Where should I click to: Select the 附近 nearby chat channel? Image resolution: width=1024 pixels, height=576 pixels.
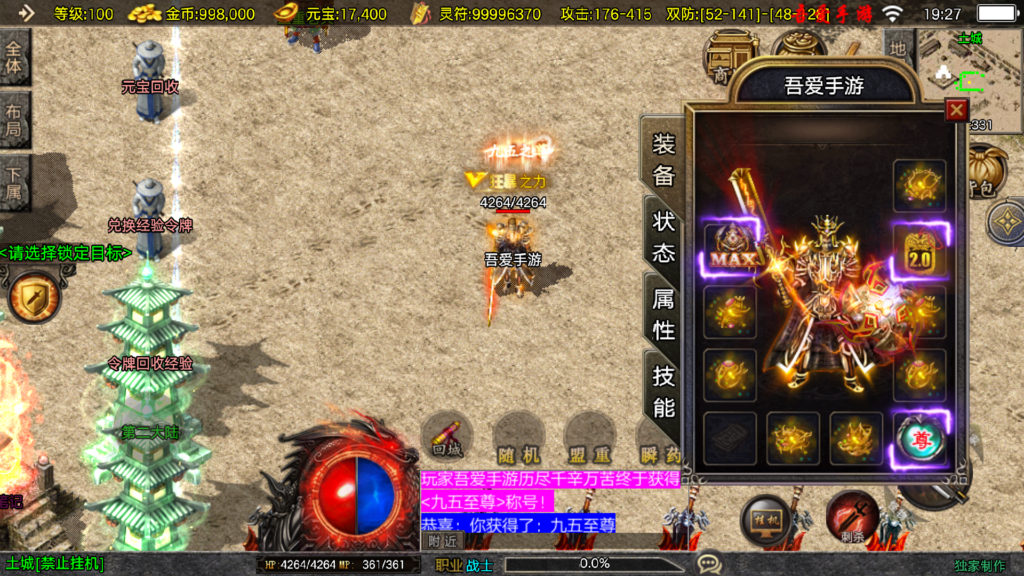click(x=442, y=541)
